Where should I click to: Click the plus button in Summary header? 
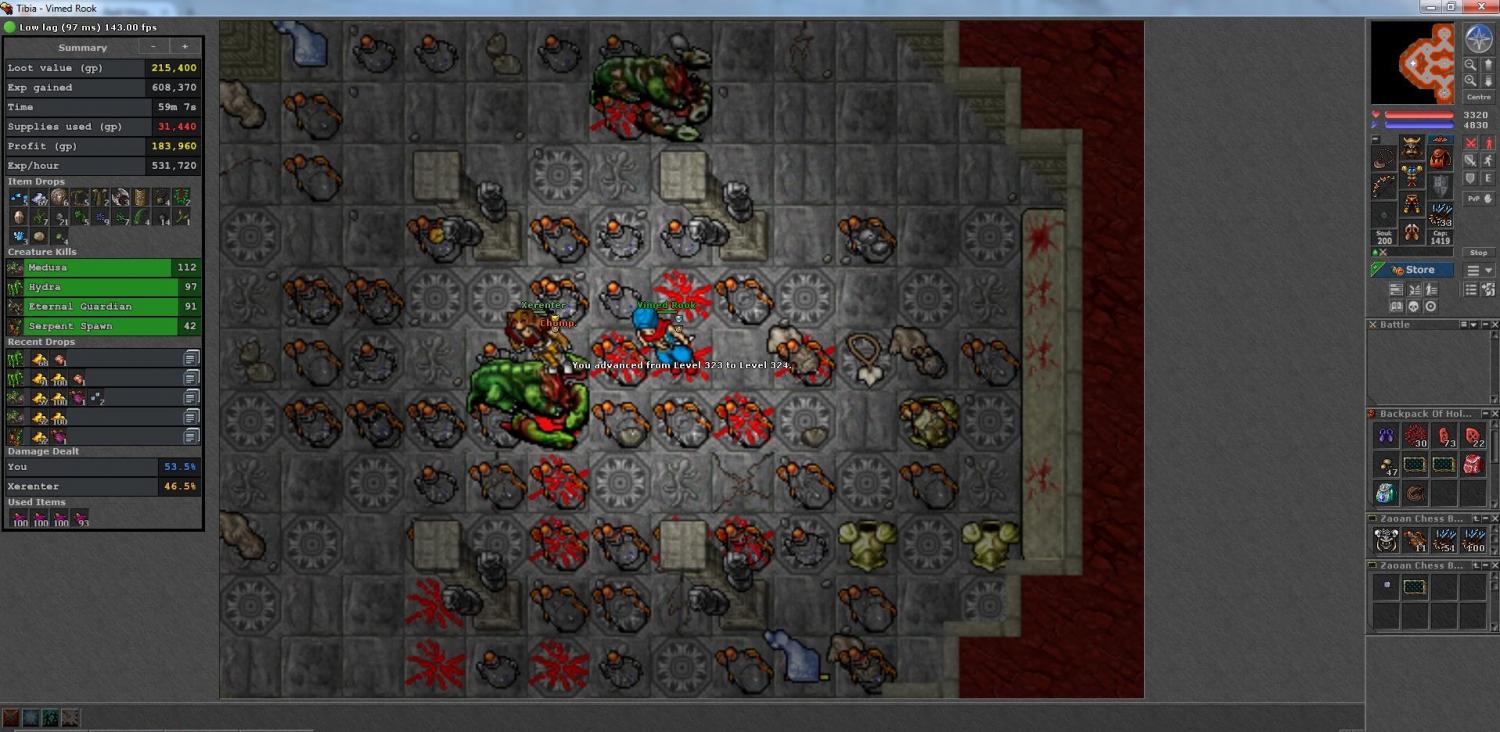[x=184, y=47]
